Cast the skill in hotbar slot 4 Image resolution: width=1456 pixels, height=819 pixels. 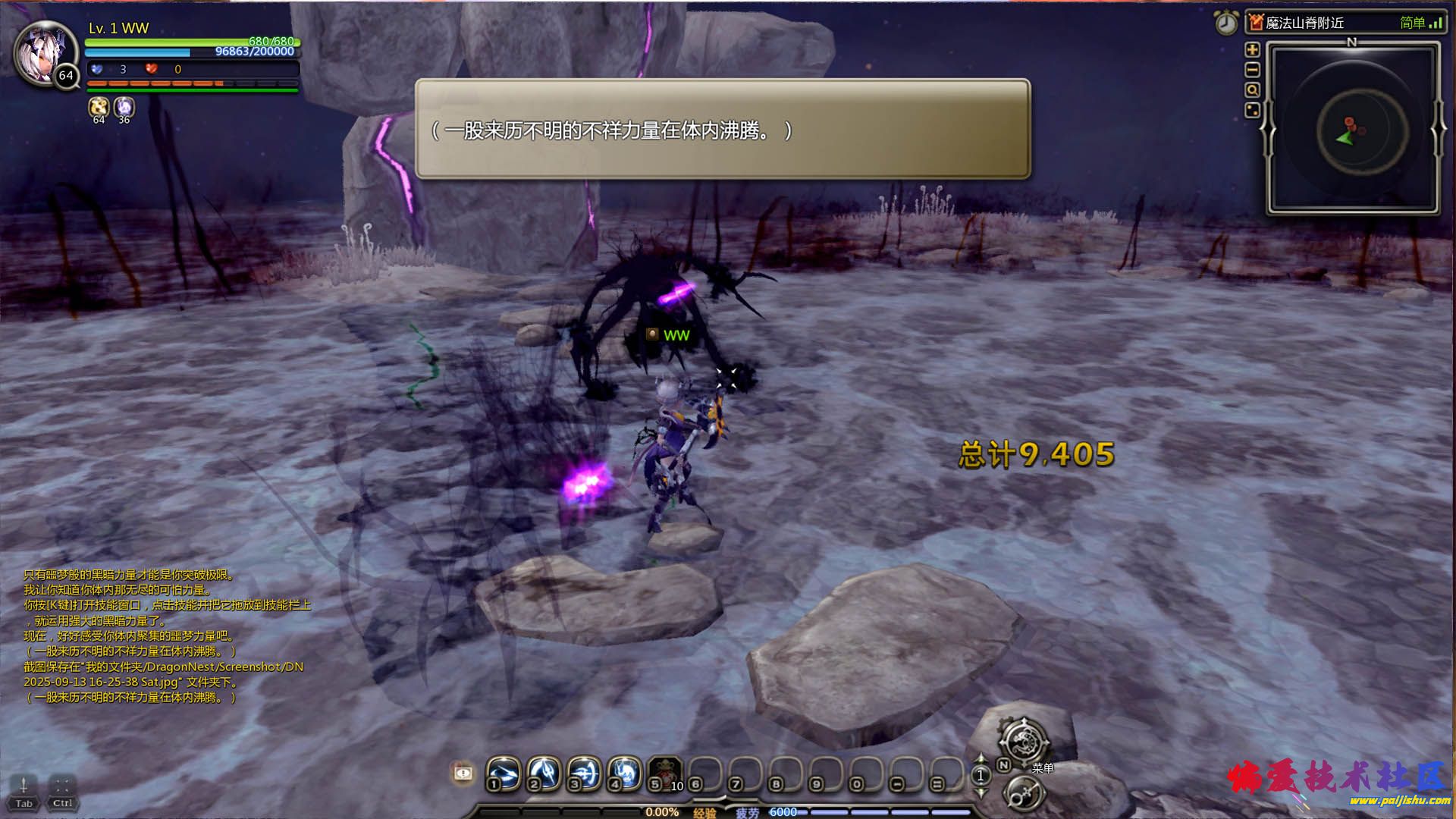[x=624, y=773]
